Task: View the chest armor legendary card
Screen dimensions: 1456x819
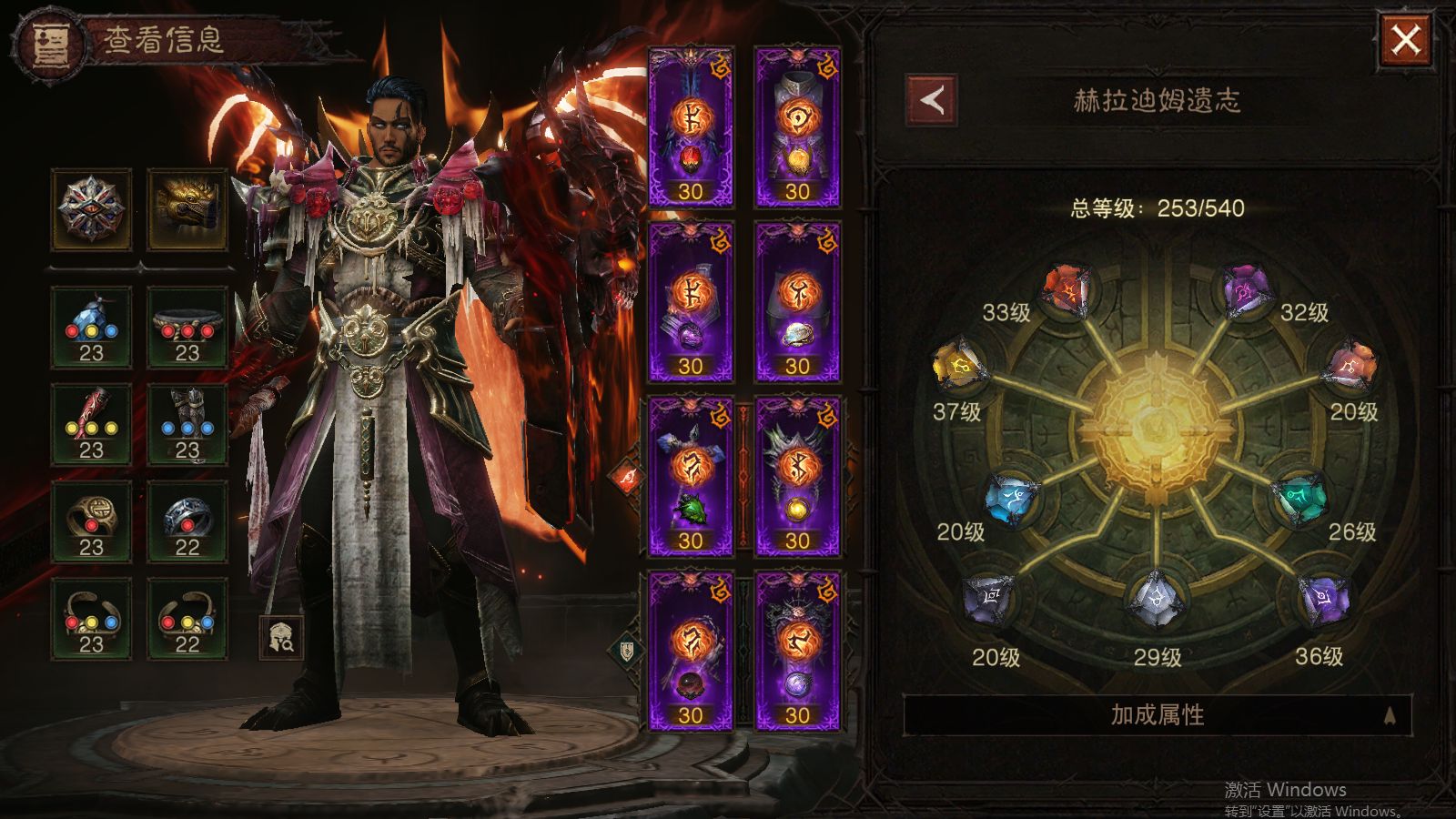Action: click(797, 127)
